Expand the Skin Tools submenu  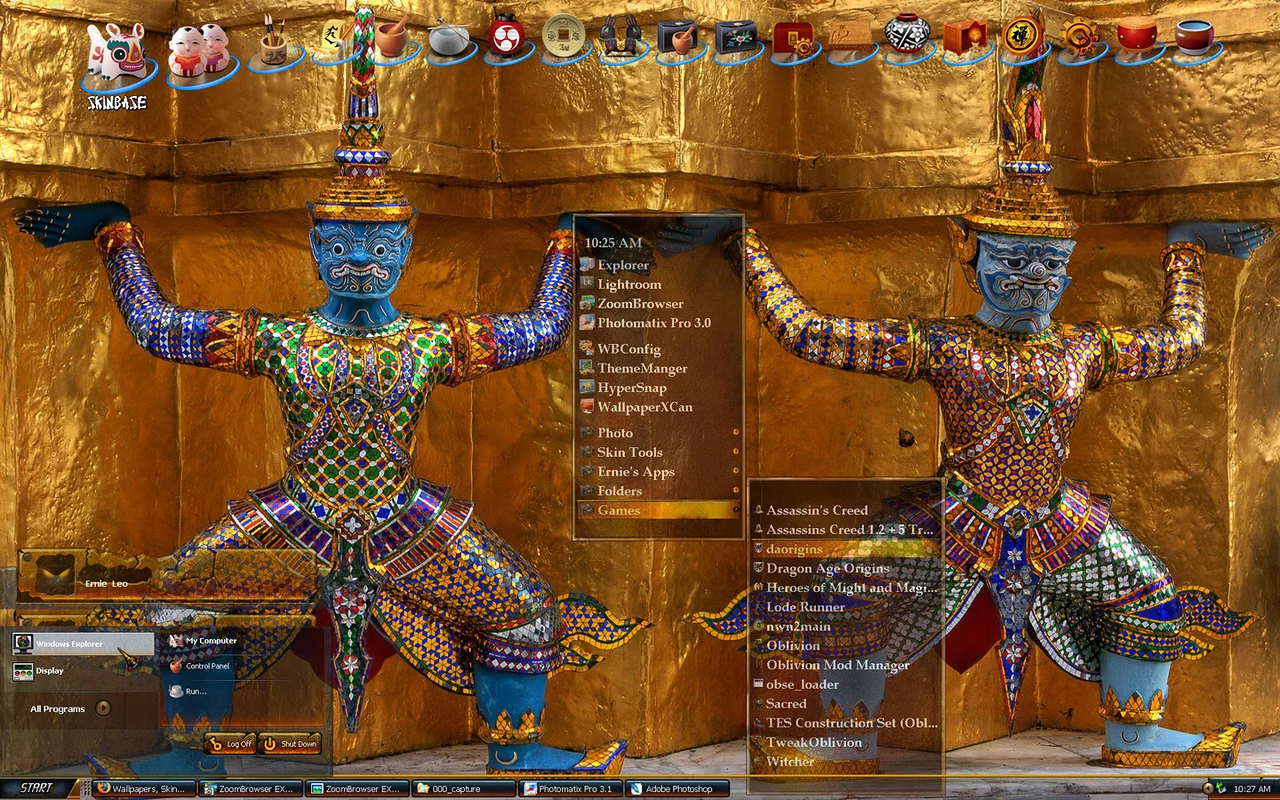[630, 453]
